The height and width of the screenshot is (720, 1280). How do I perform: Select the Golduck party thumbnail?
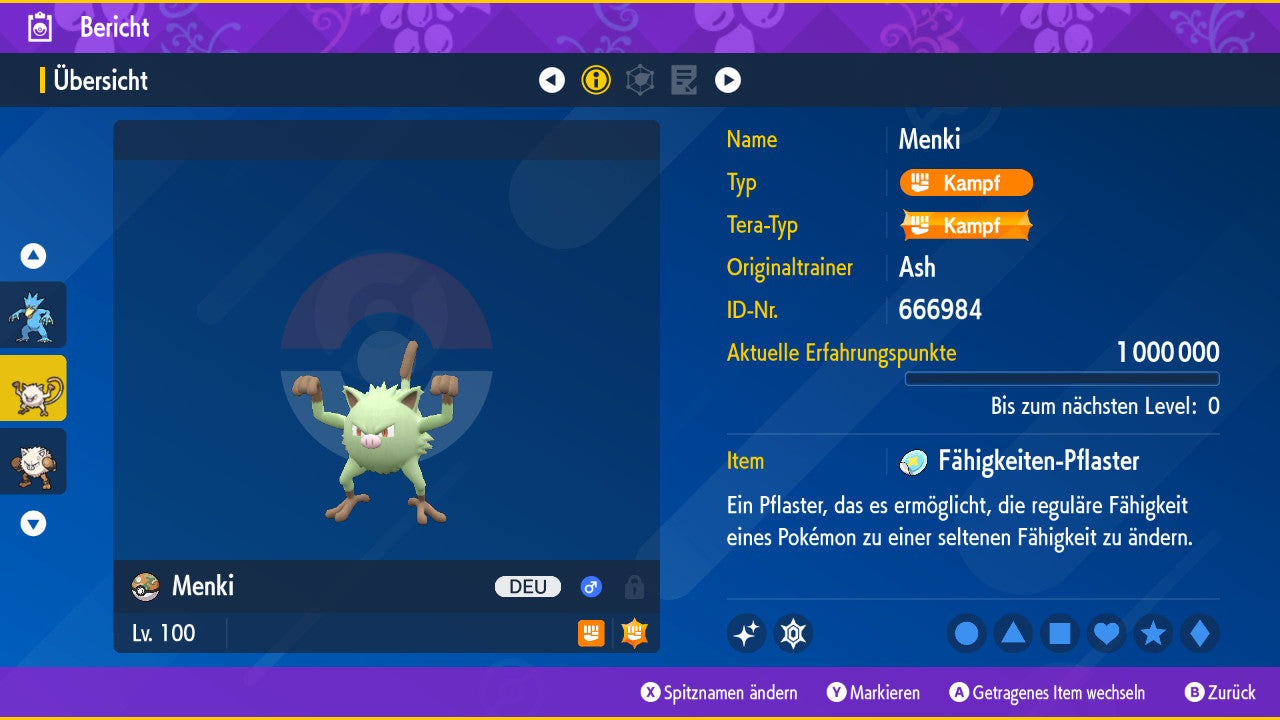[33, 315]
